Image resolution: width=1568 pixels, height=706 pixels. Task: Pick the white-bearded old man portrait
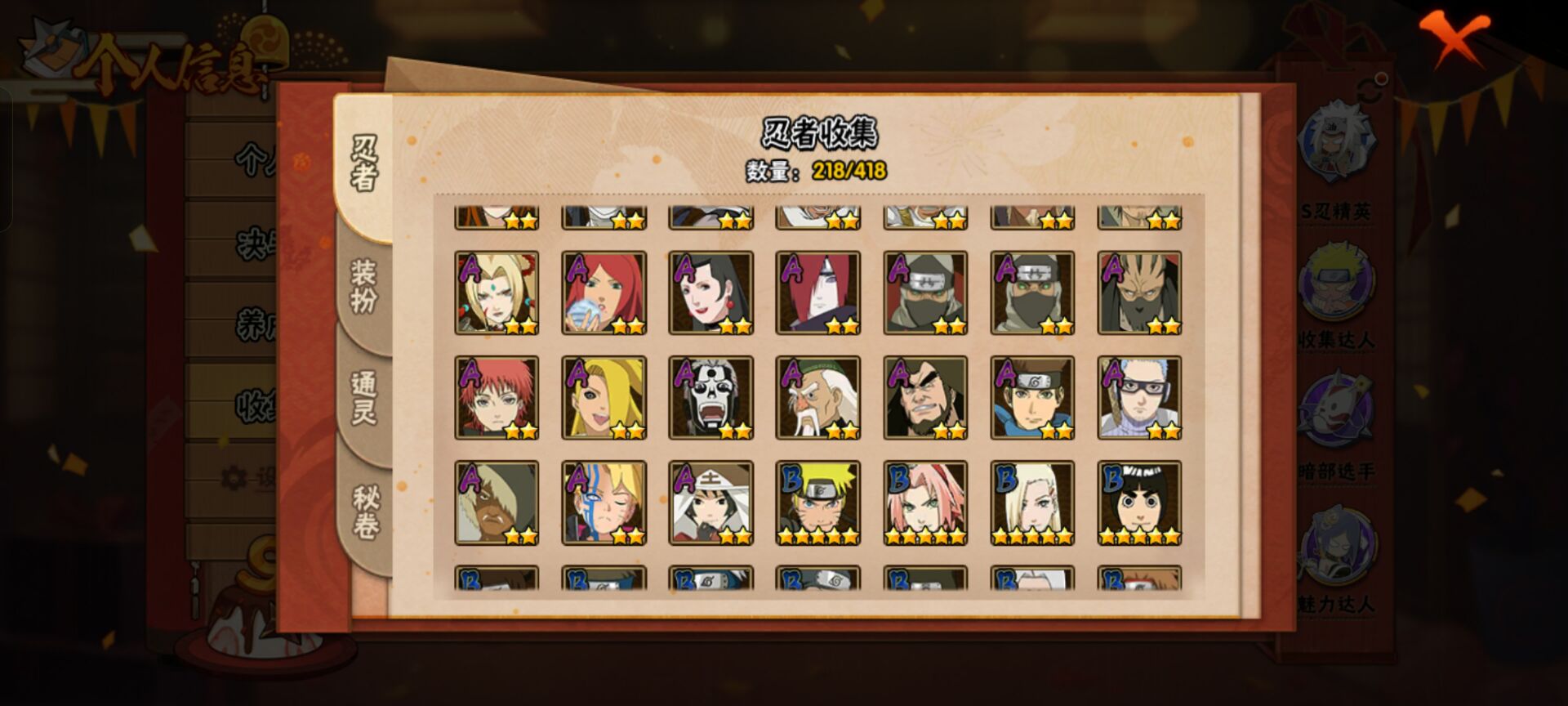coord(818,398)
